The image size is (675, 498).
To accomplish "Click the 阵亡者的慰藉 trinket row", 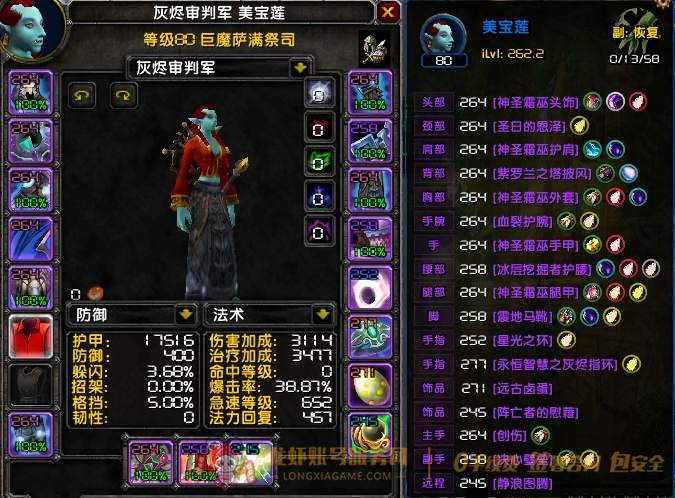I will (x=526, y=411).
